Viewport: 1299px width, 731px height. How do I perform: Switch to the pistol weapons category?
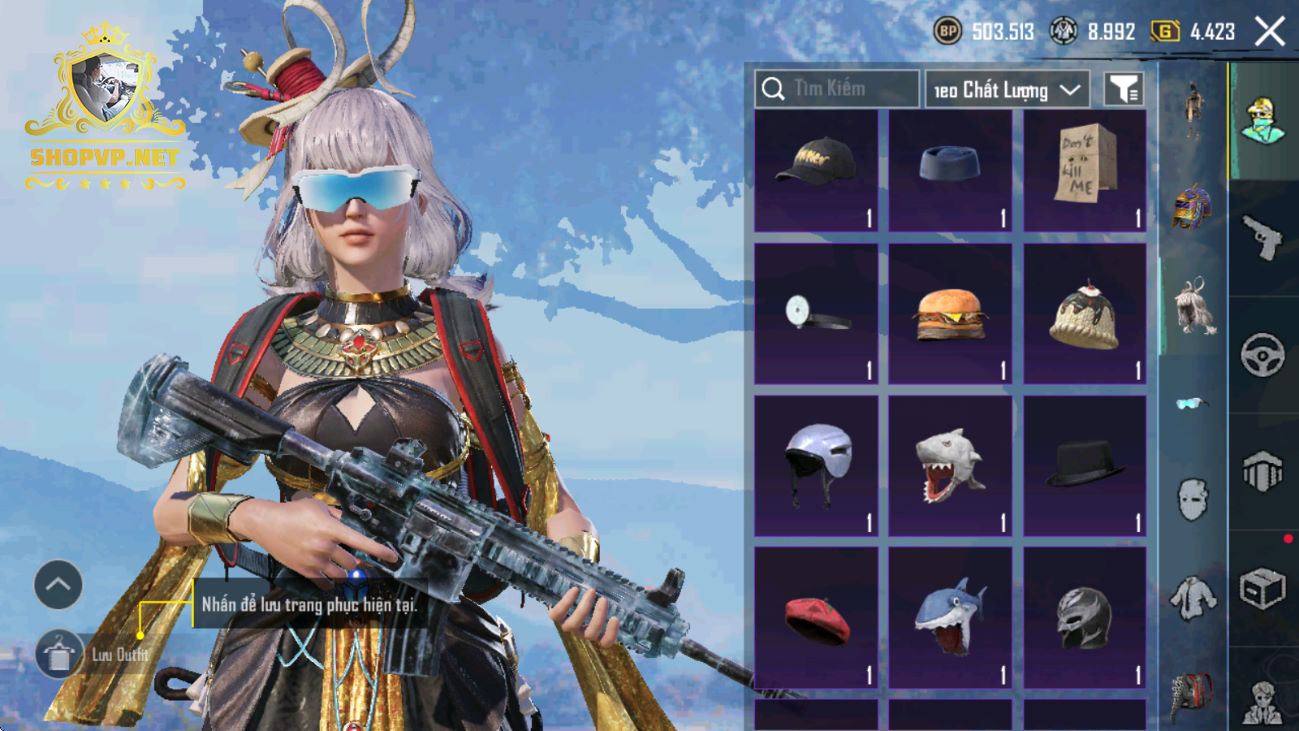1263,237
